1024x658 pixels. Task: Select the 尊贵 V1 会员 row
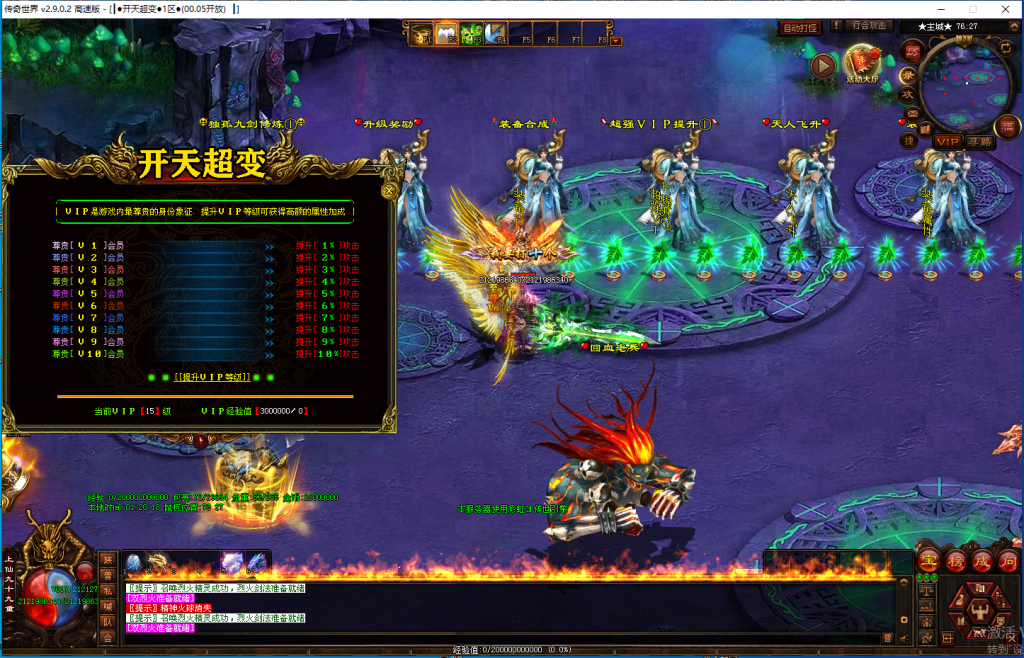click(x=88, y=245)
